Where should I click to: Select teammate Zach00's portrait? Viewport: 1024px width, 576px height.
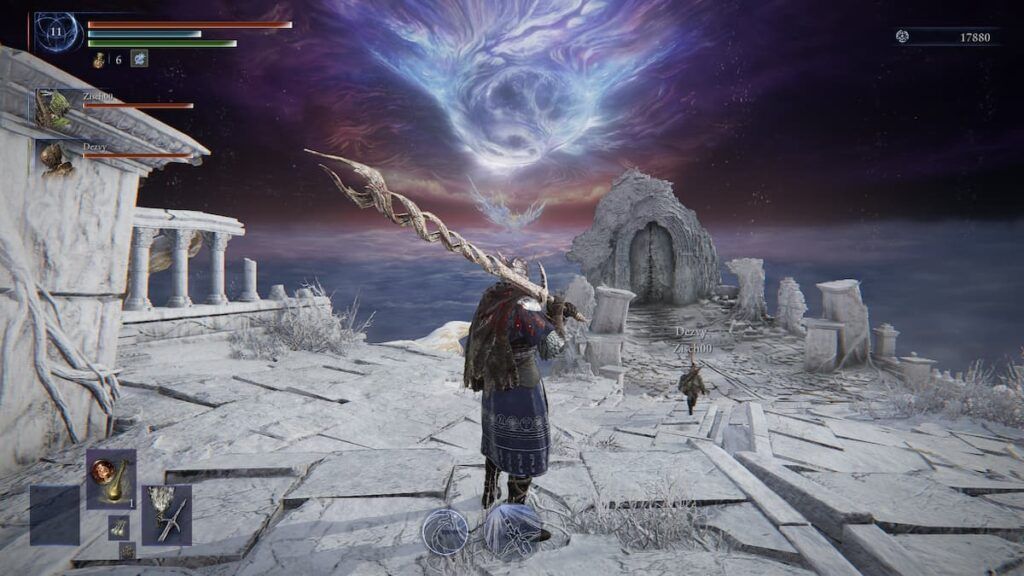click(54, 108)
